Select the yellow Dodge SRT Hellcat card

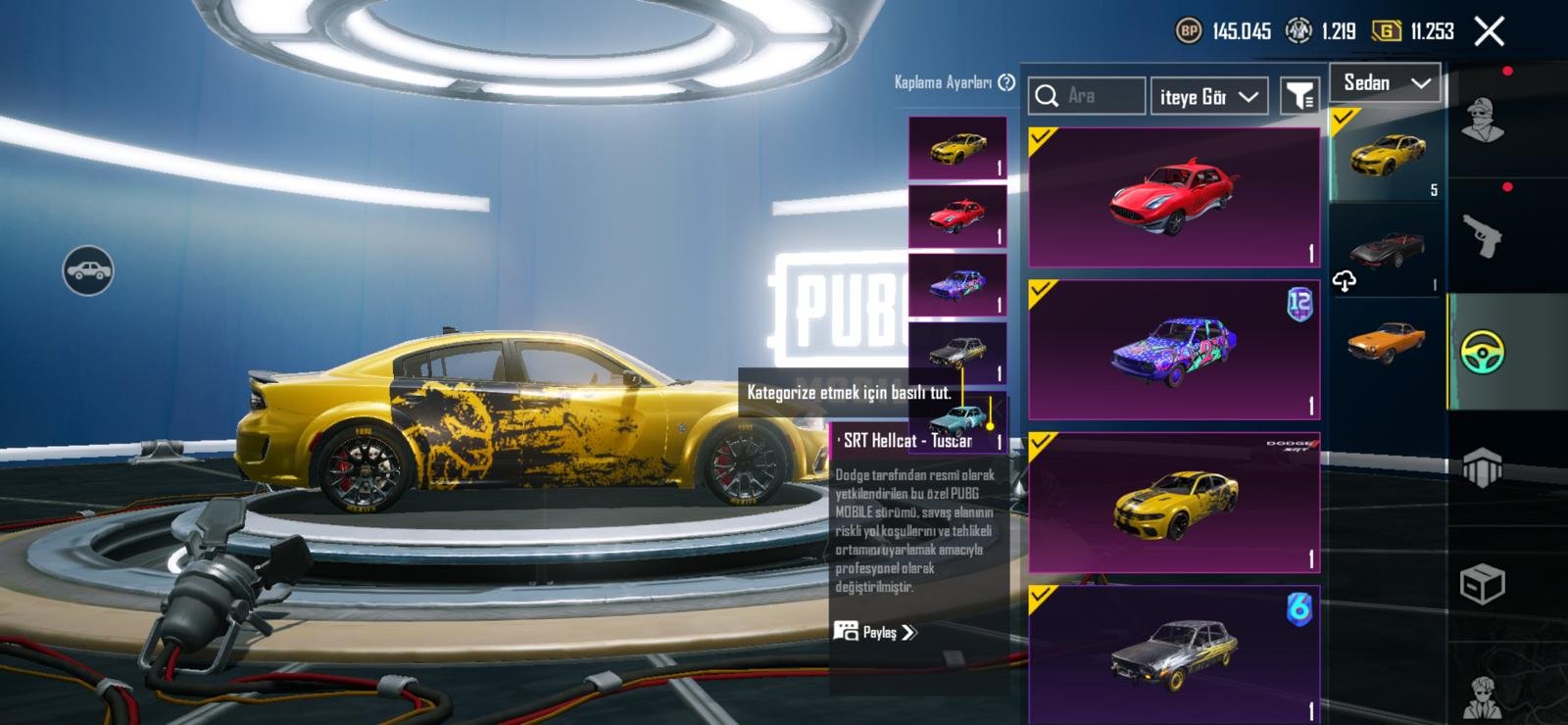click(x=1174, y=503)
